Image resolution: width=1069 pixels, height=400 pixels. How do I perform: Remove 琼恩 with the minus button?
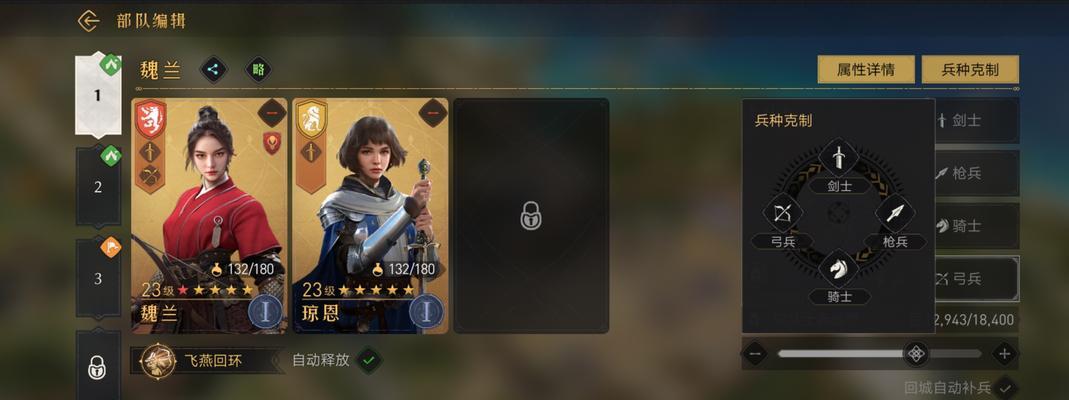coord(432,112)
